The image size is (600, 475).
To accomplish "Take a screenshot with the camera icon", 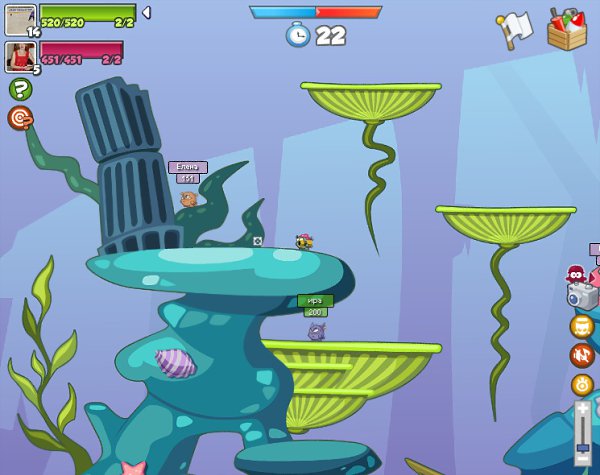I will (582, 296).
